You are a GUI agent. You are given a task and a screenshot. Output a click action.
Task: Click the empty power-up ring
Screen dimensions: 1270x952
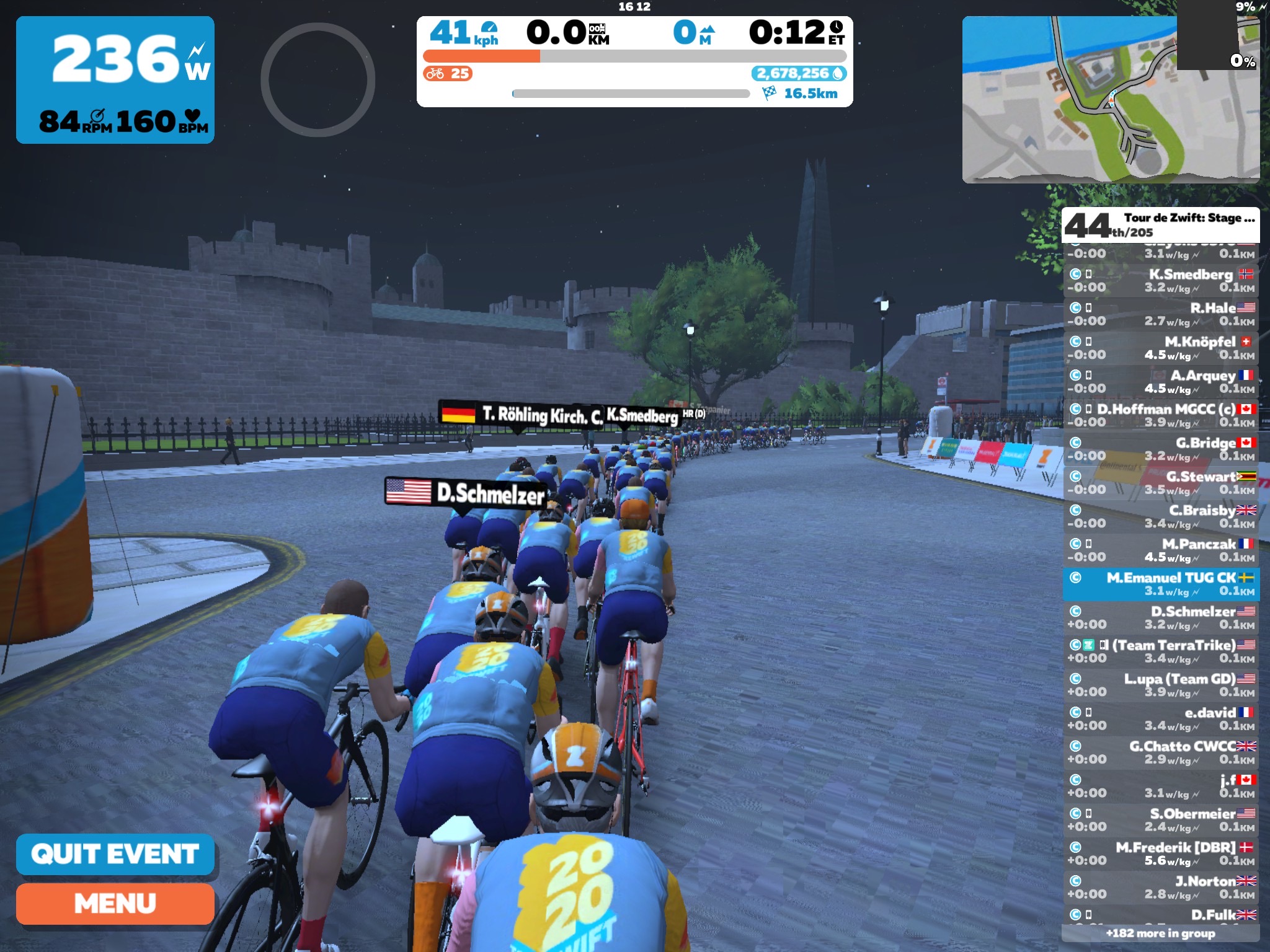click(x=317, y=80)
